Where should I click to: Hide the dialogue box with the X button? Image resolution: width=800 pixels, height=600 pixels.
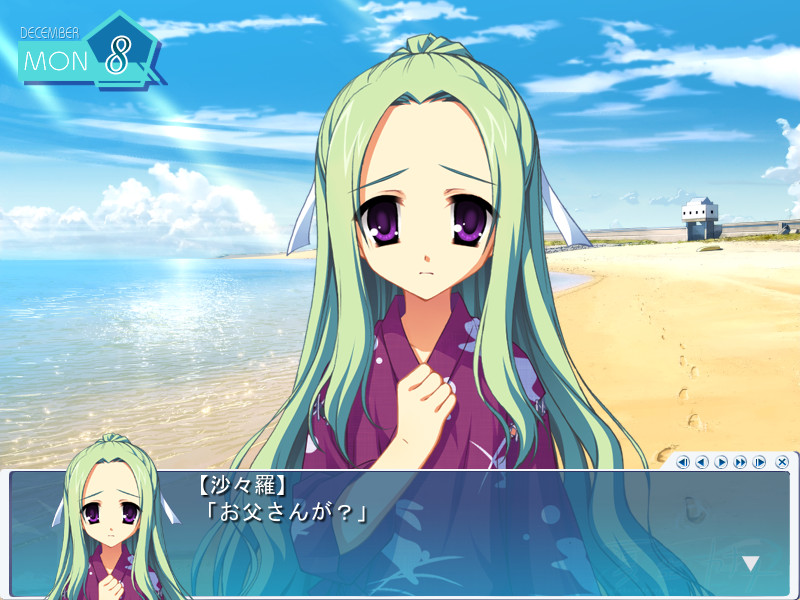coord(782,462)
